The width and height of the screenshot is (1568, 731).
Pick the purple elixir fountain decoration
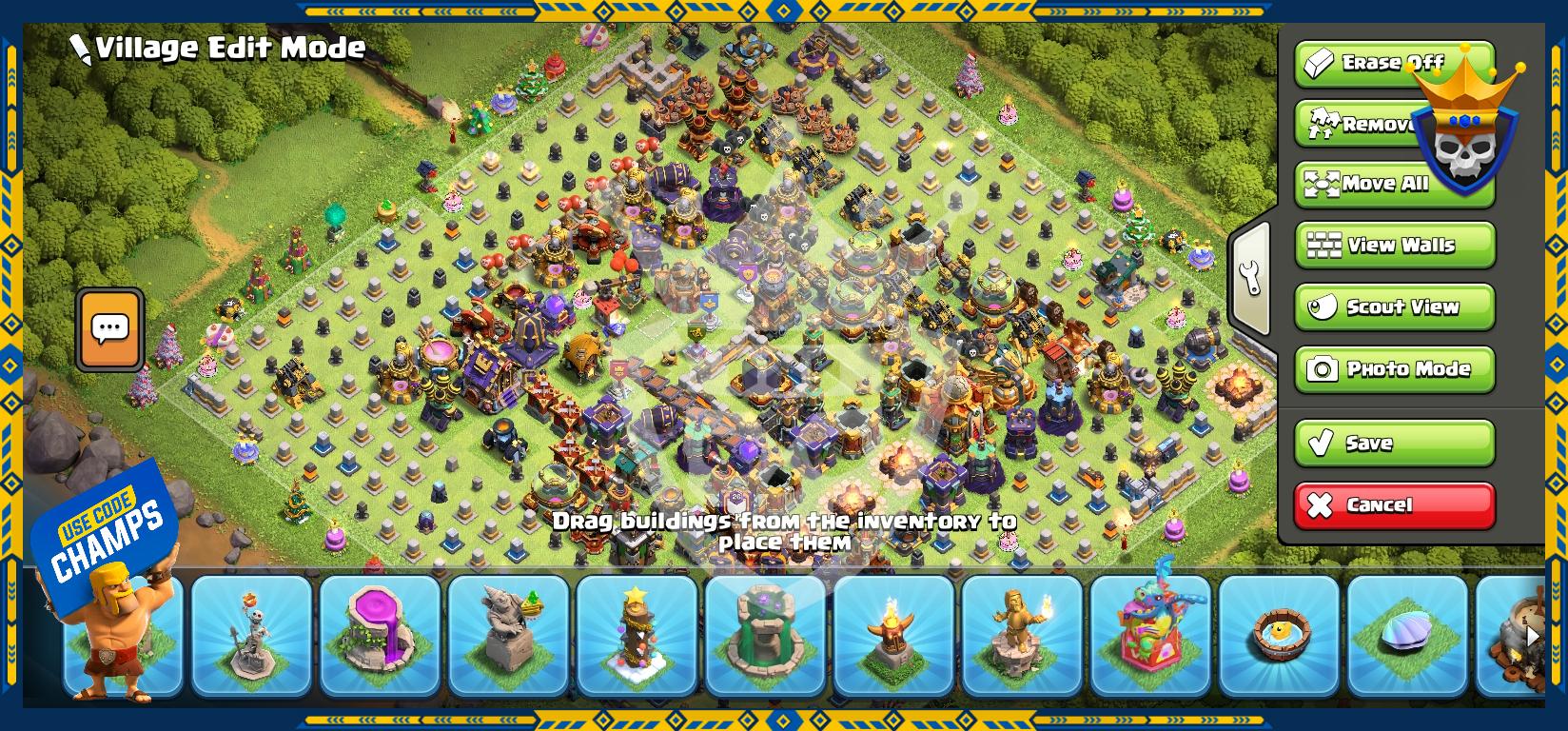[x=381, y=634]
